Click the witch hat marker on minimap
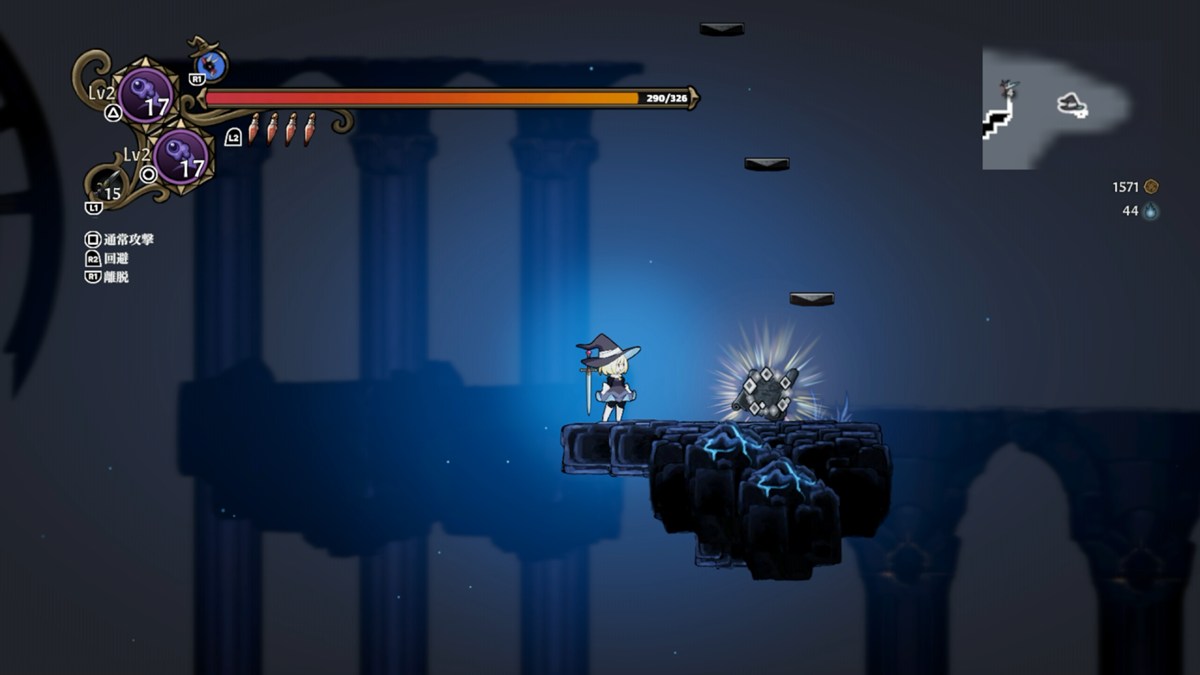 pyautogui.click(x=1072, y=103)
